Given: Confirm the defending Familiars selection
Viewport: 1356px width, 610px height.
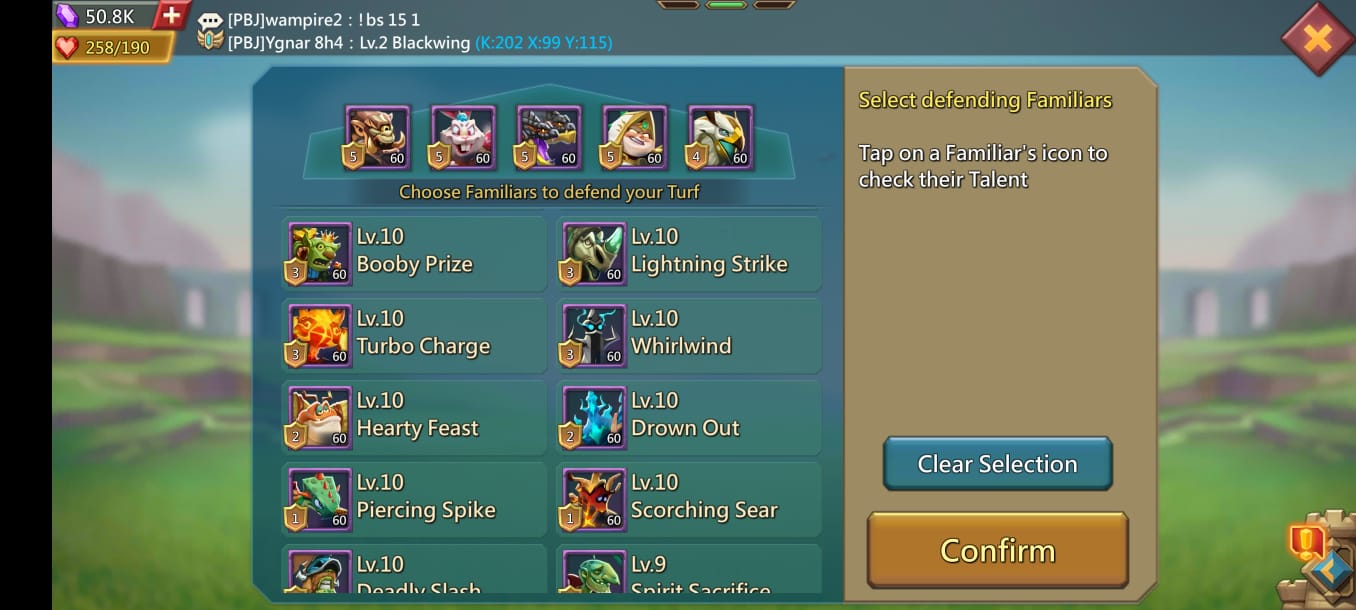Looking at the screenshot, I should point(997,550).
